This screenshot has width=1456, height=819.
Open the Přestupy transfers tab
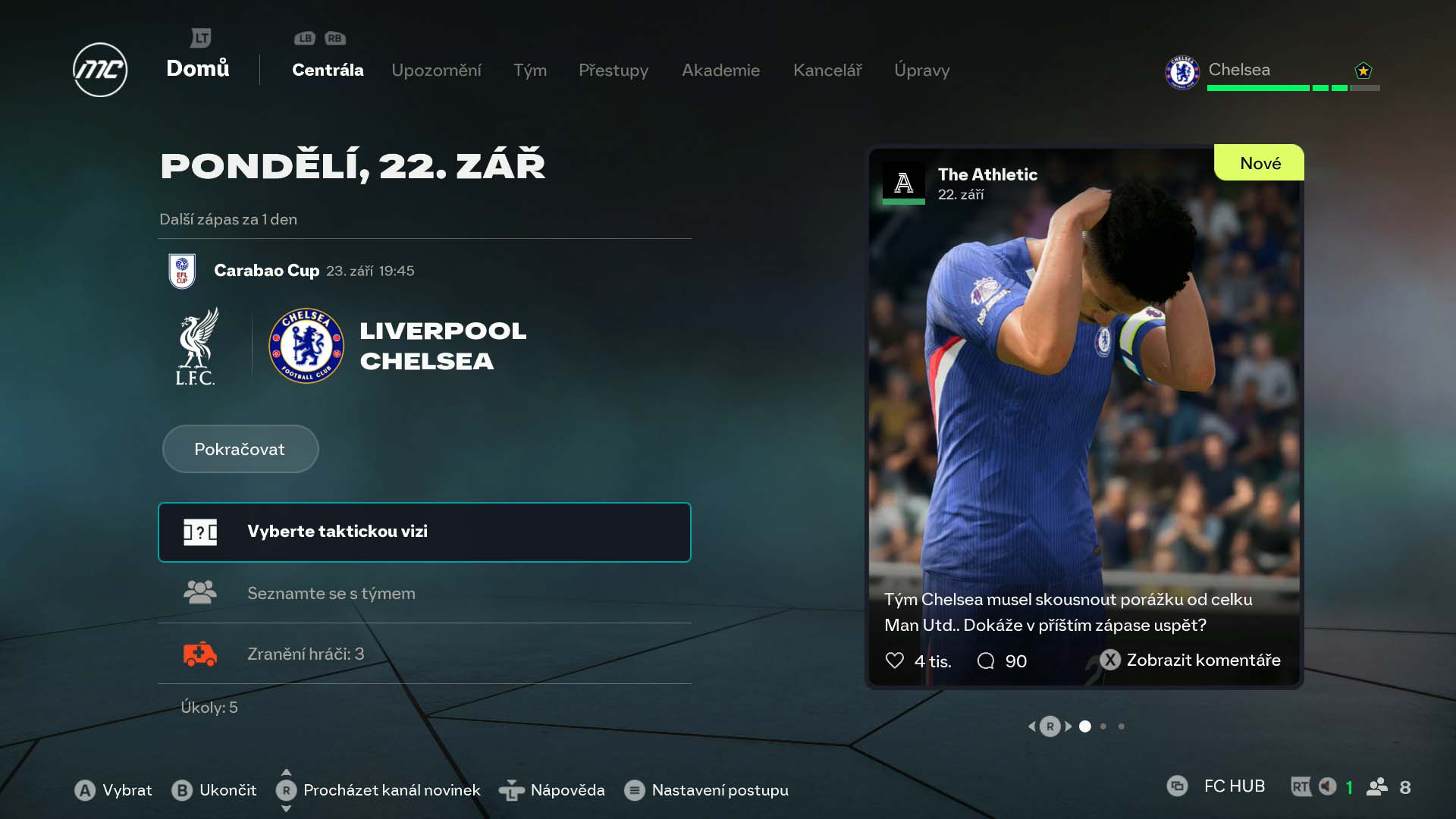[613, 71]
